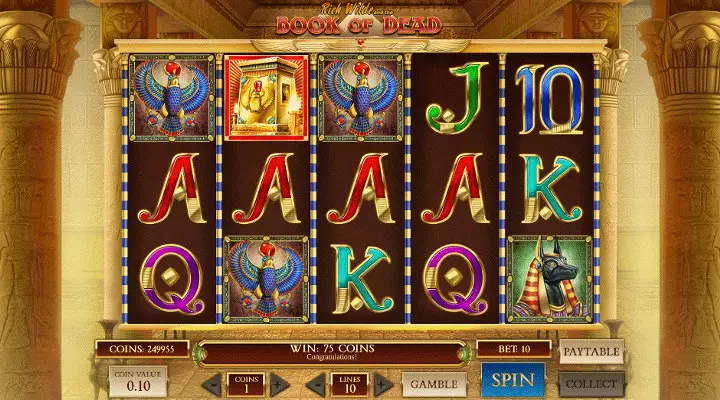
Task: Collect the current winnings
Action: click(x=591, y=382)
